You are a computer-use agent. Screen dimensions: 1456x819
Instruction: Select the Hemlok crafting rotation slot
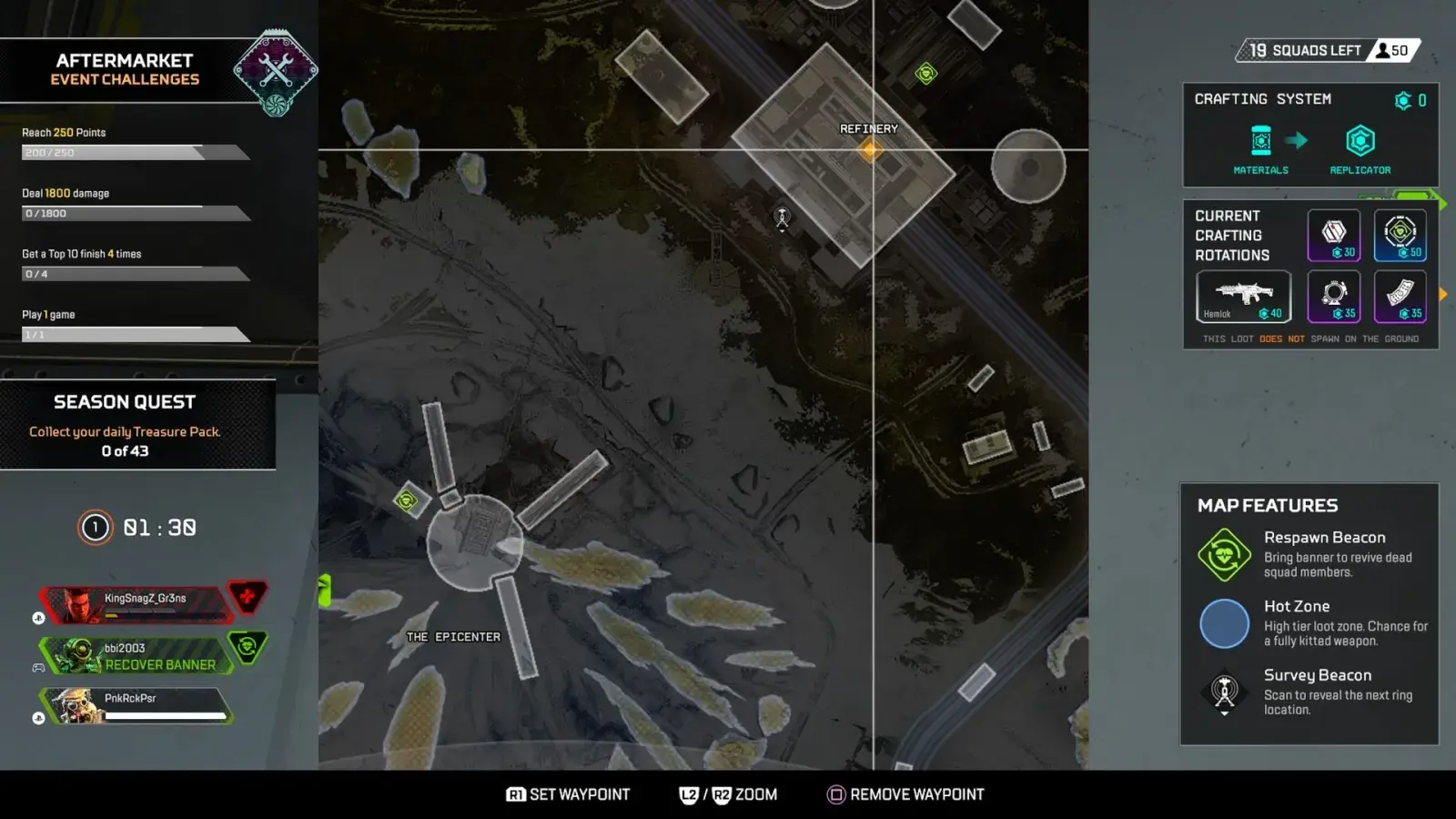click(1243, 297)
